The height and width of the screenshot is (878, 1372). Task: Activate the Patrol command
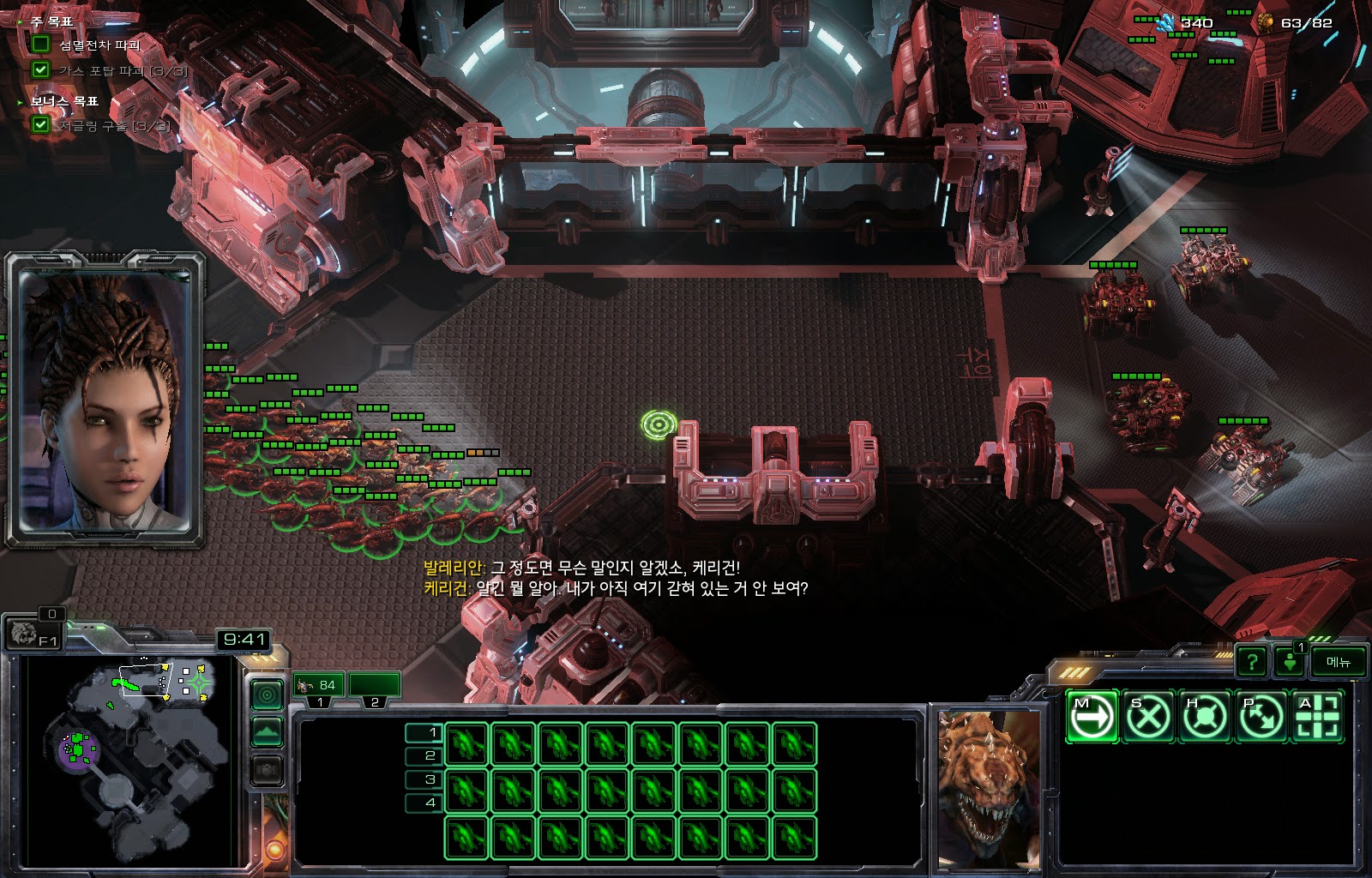click(x=1261, y=716)
